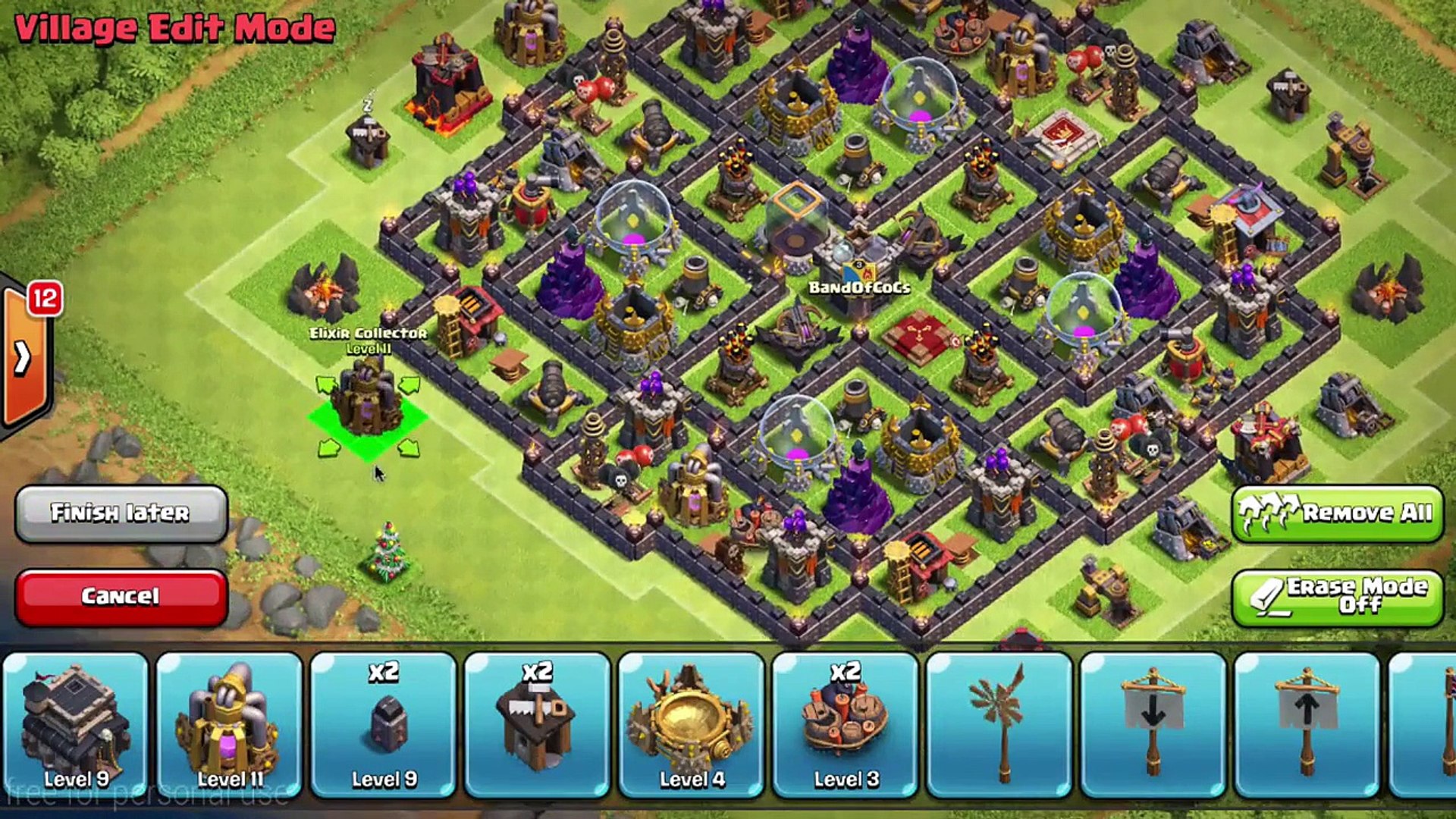Image resolution: width=1456 pixels, height=819 pixels.
Task: Remove All buildings from the layout
Action: click(x=1337, y=513)
